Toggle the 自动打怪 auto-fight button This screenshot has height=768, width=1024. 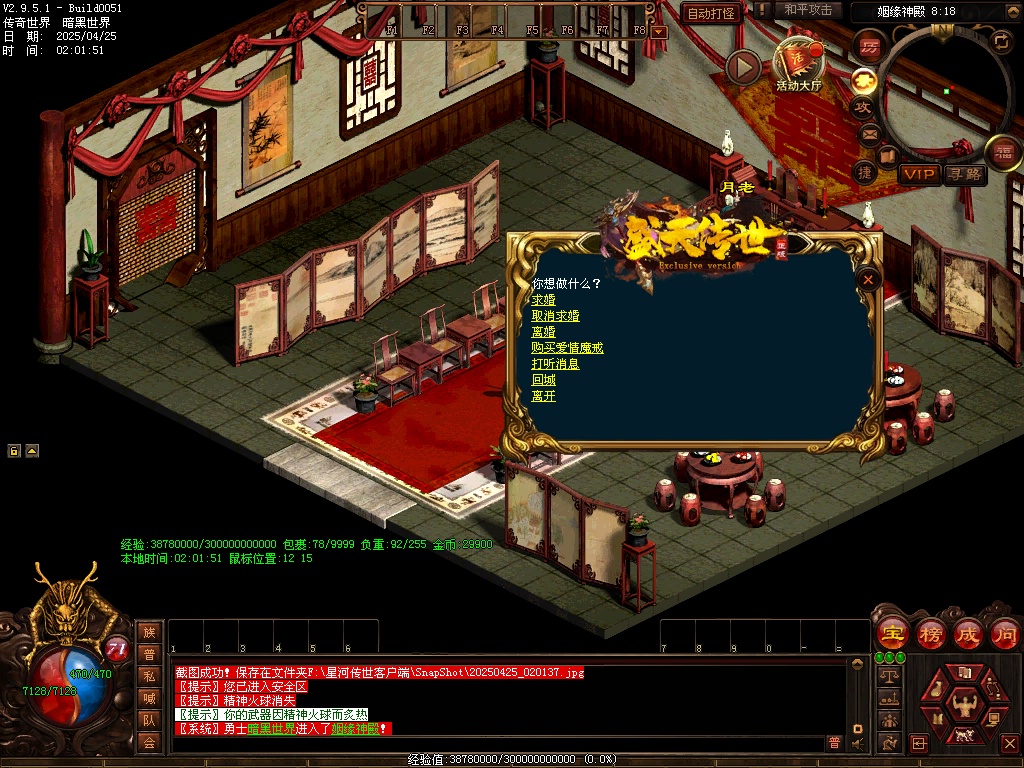coord(711,13)
